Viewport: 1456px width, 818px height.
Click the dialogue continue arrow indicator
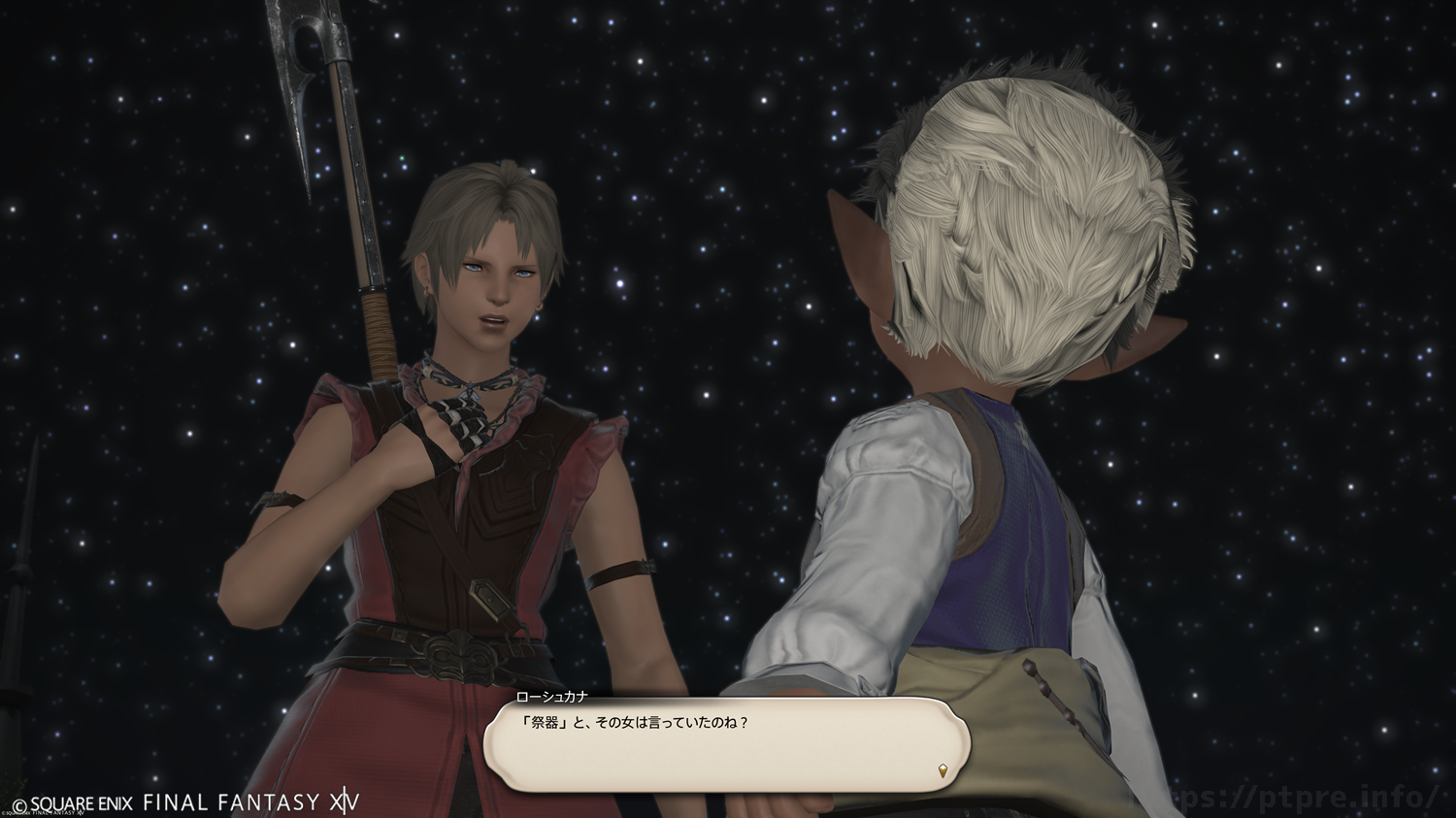(x=943, y=771)
